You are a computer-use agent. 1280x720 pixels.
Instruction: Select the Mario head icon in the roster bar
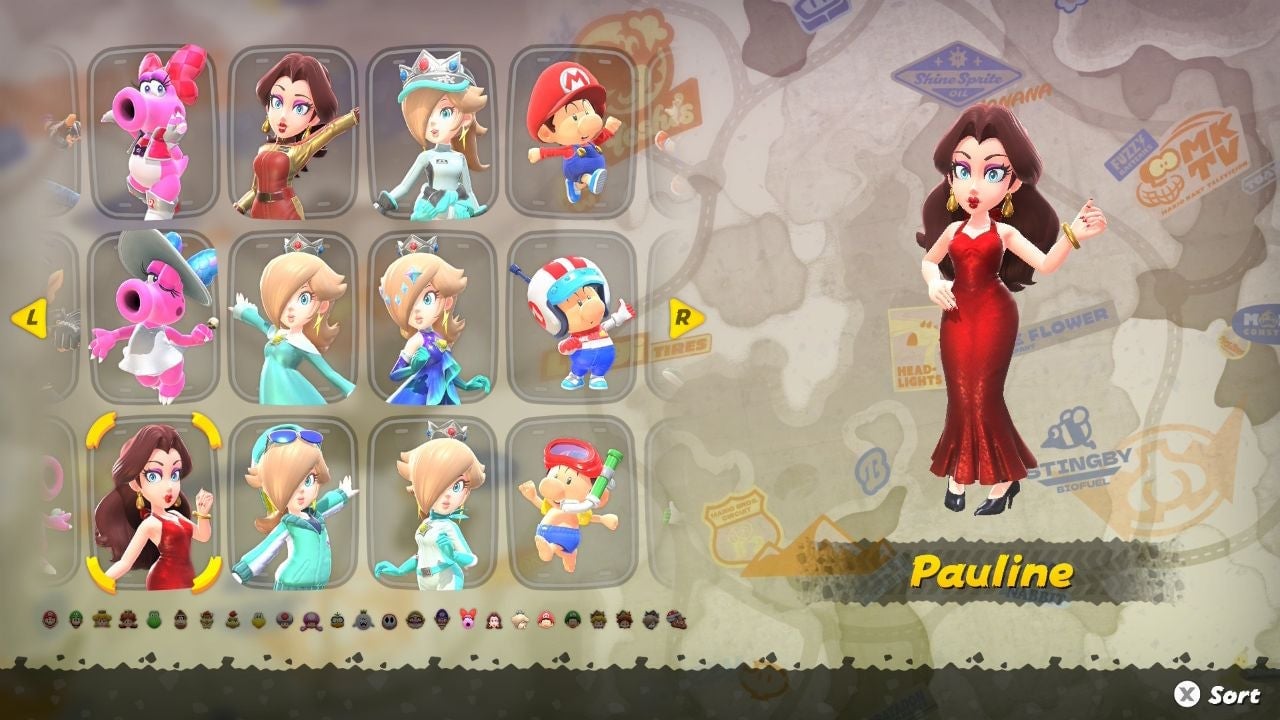[x=48, y=618]
